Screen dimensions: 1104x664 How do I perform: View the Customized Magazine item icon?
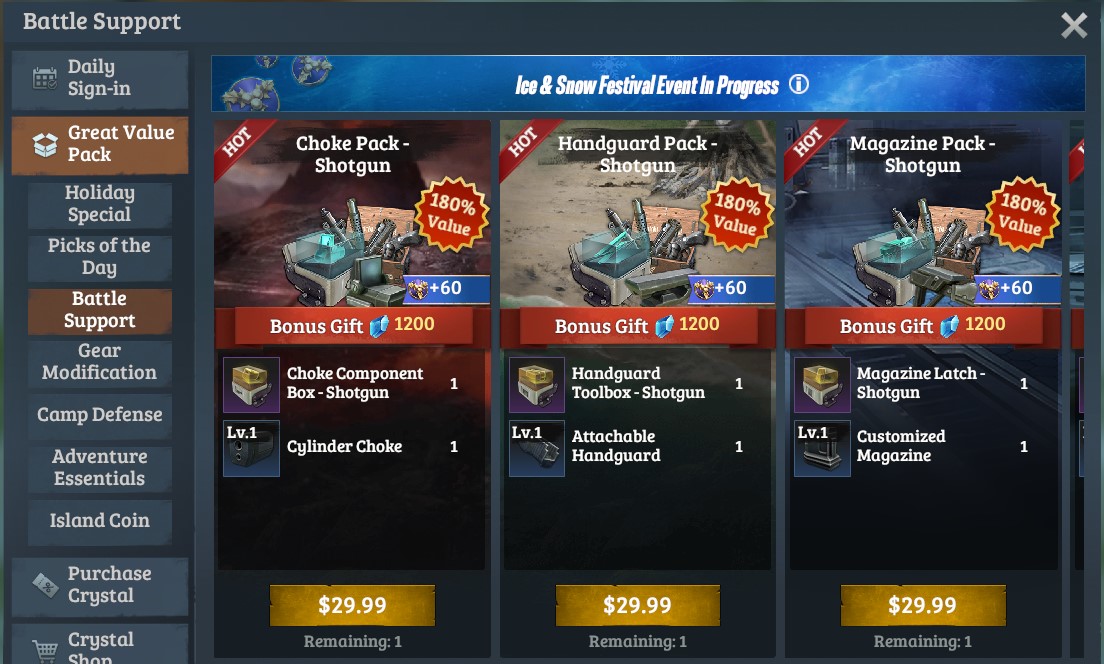click(821, 447)
